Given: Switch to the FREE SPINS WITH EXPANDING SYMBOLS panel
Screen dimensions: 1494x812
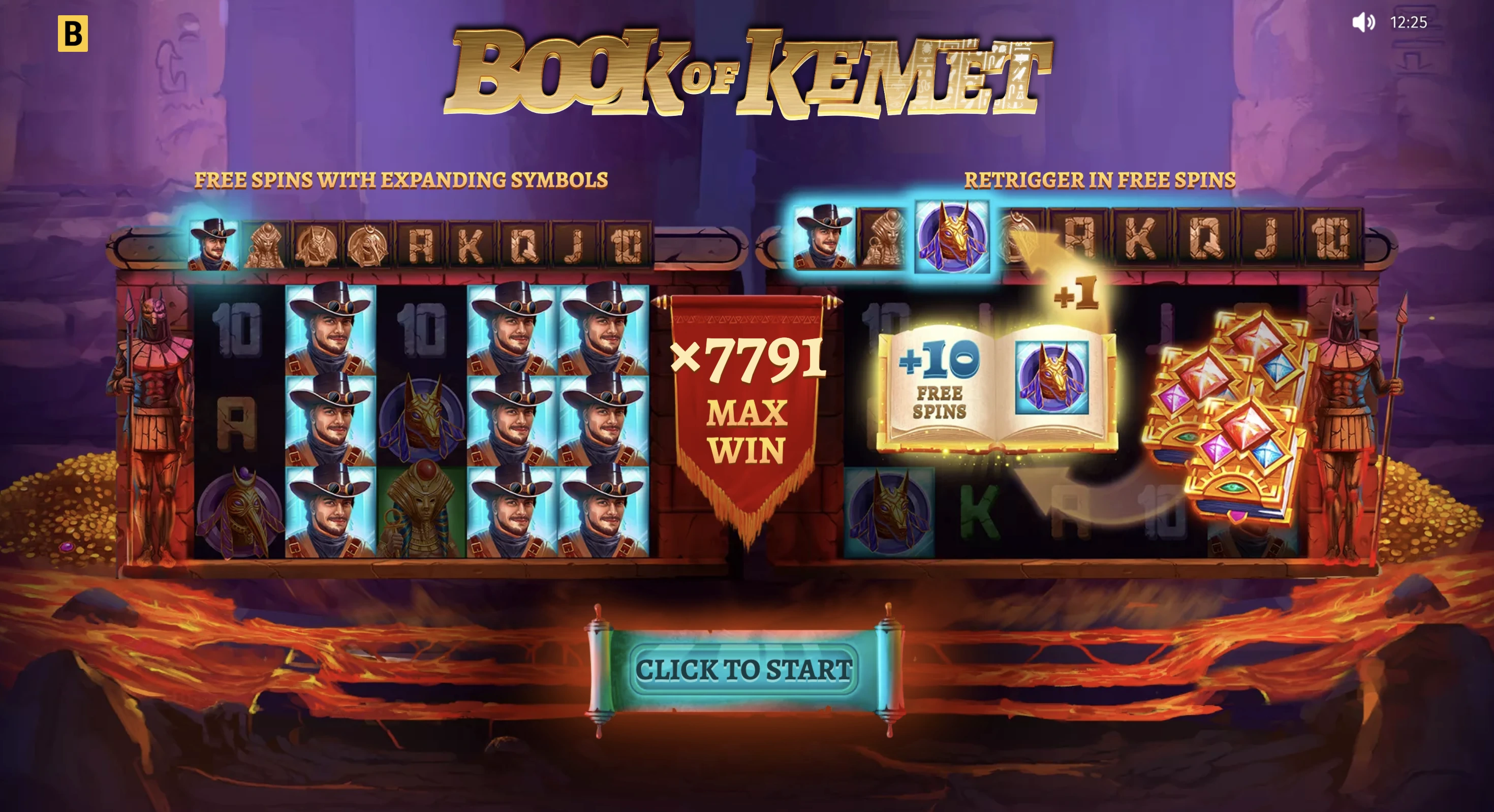Looking at the screenshot, I should tap(403, 180).
